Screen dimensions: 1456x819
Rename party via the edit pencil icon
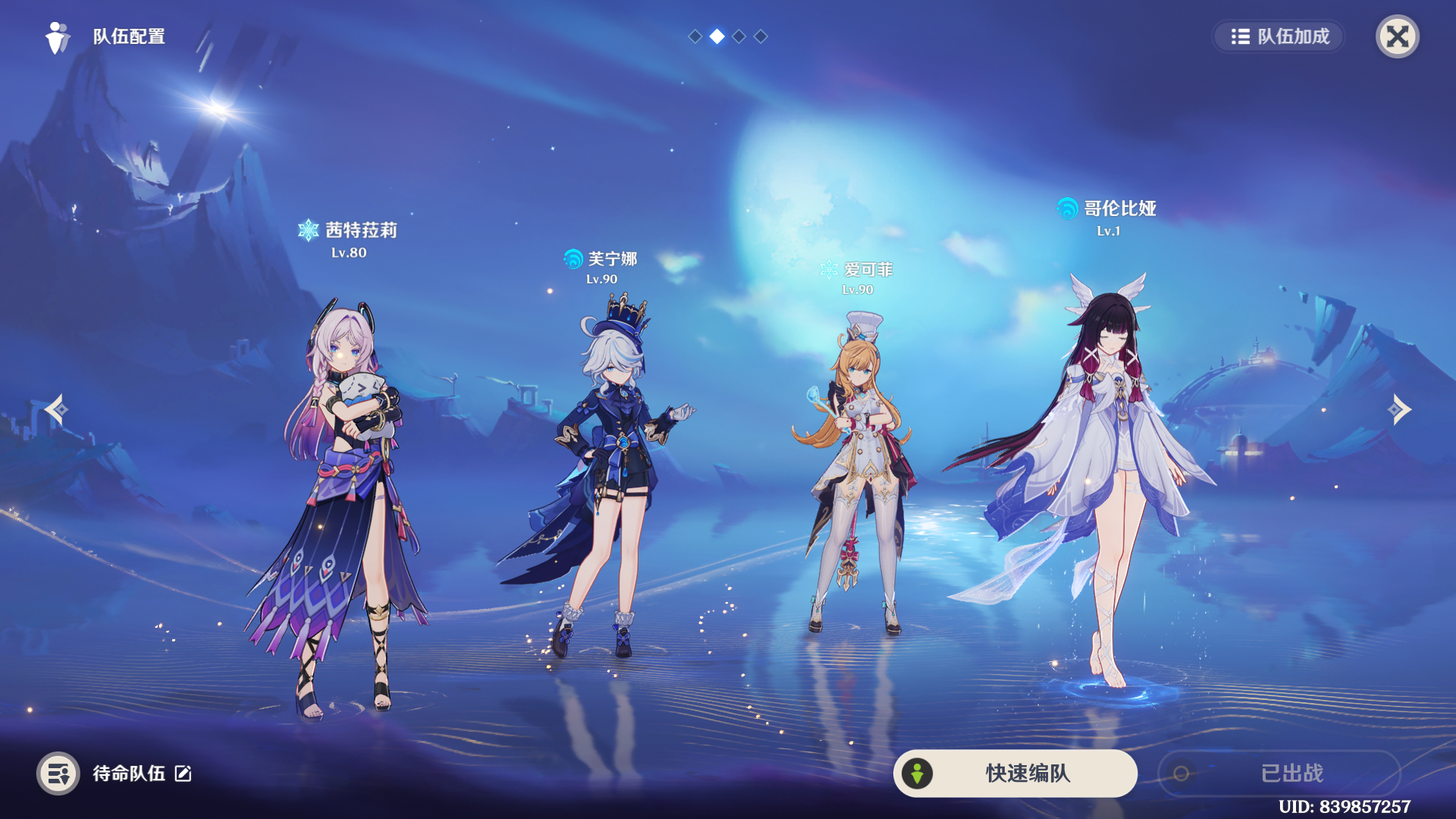coord(184,773)
